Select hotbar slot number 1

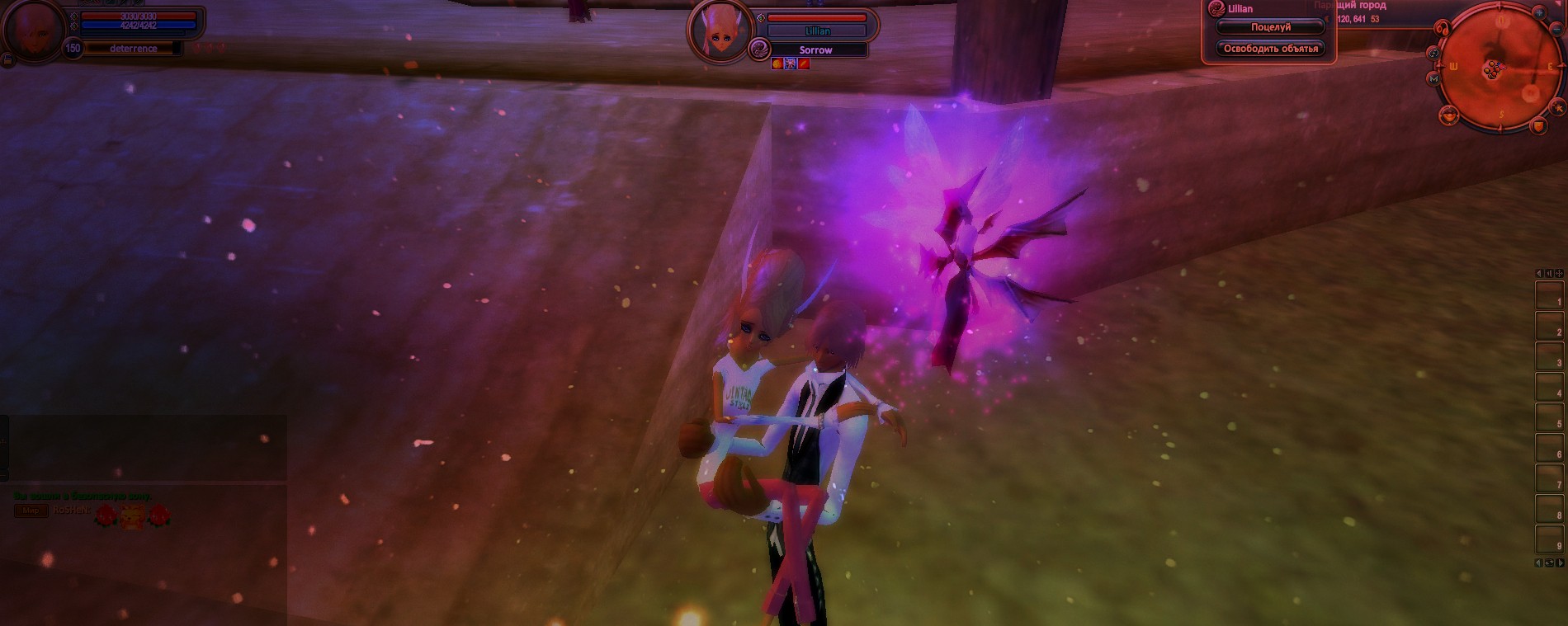[1549, 294]
